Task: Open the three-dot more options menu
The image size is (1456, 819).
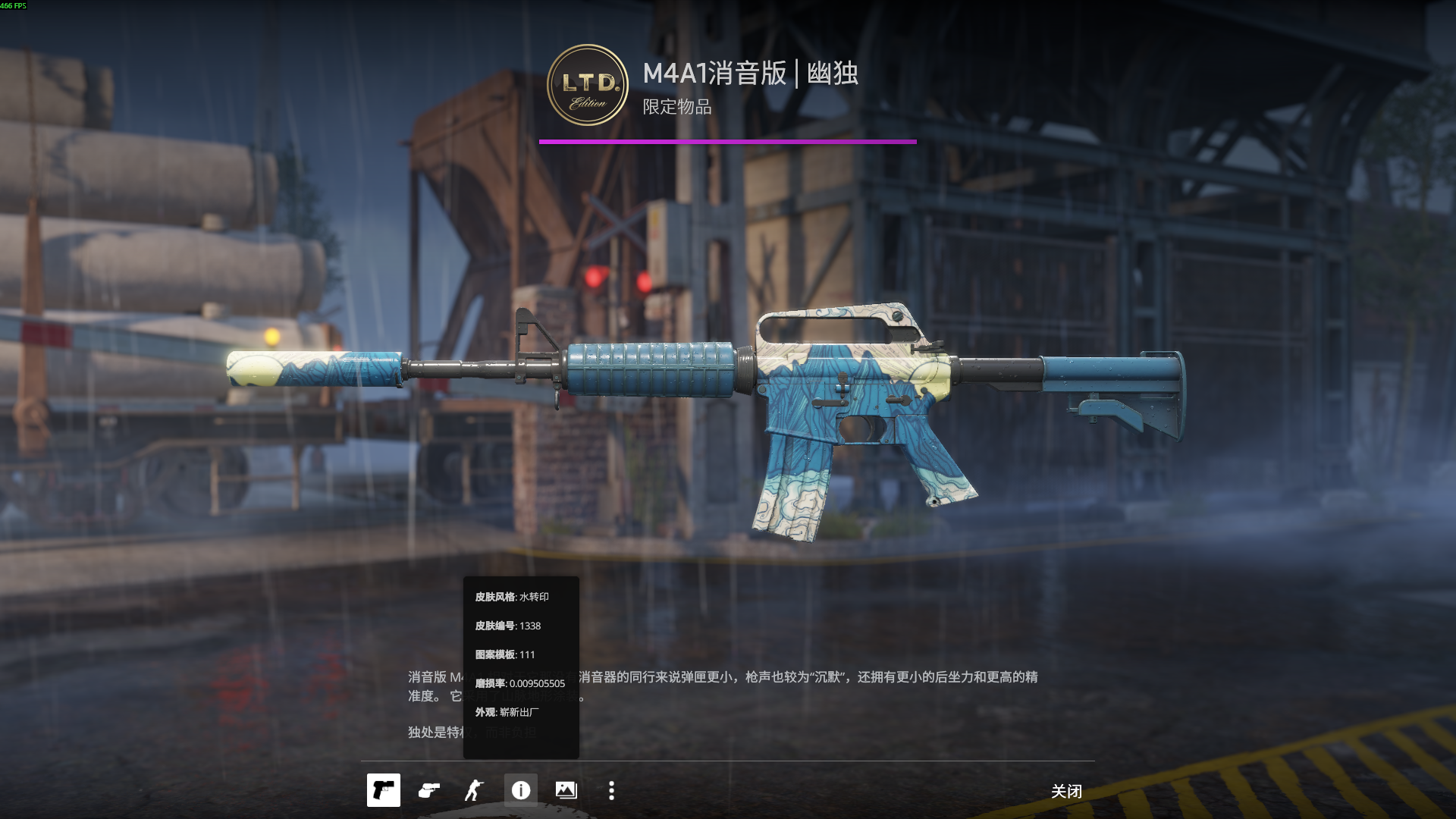Action: [x=611, y=790]
